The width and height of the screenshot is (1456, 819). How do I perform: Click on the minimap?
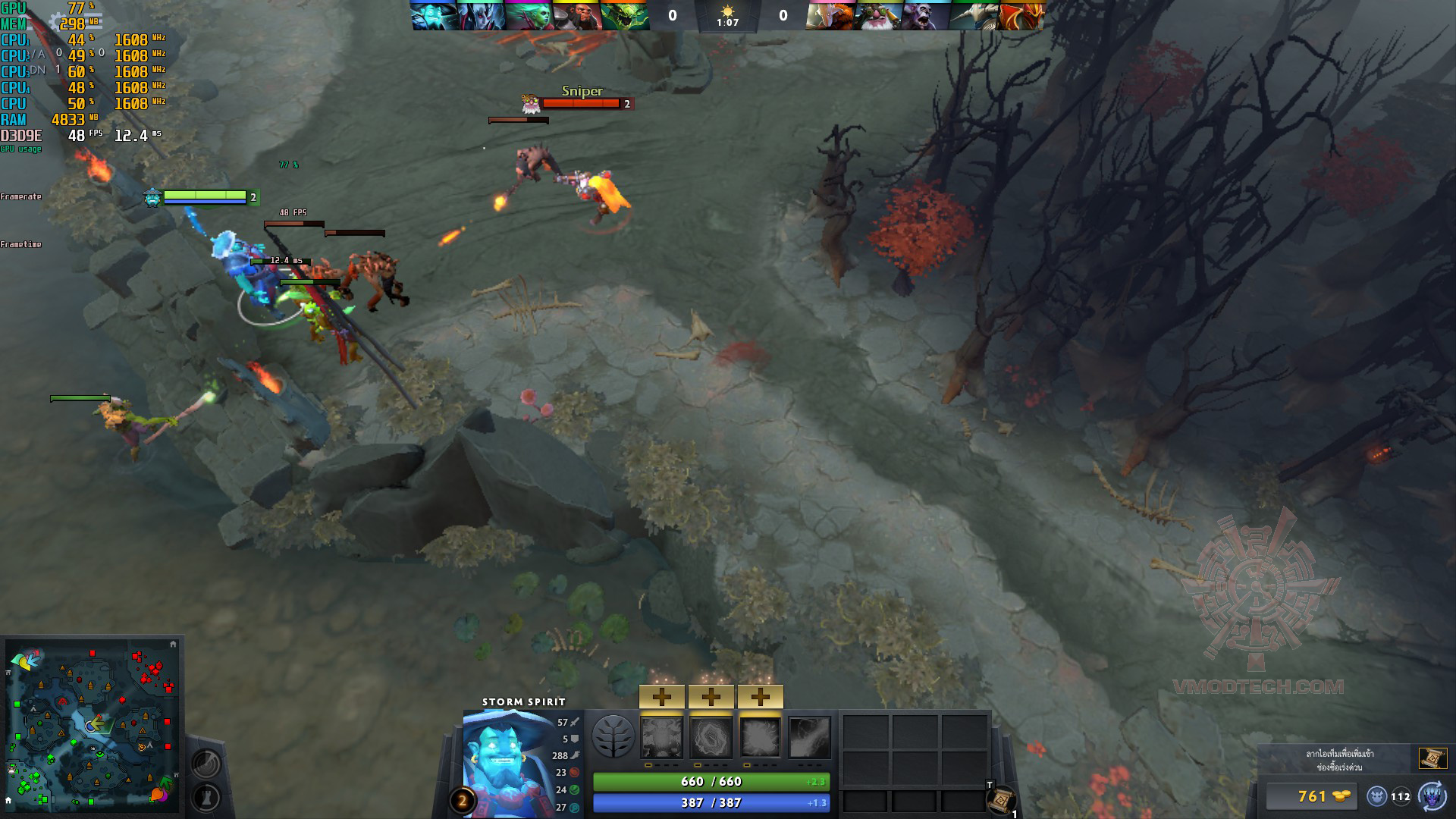[93, 724]
